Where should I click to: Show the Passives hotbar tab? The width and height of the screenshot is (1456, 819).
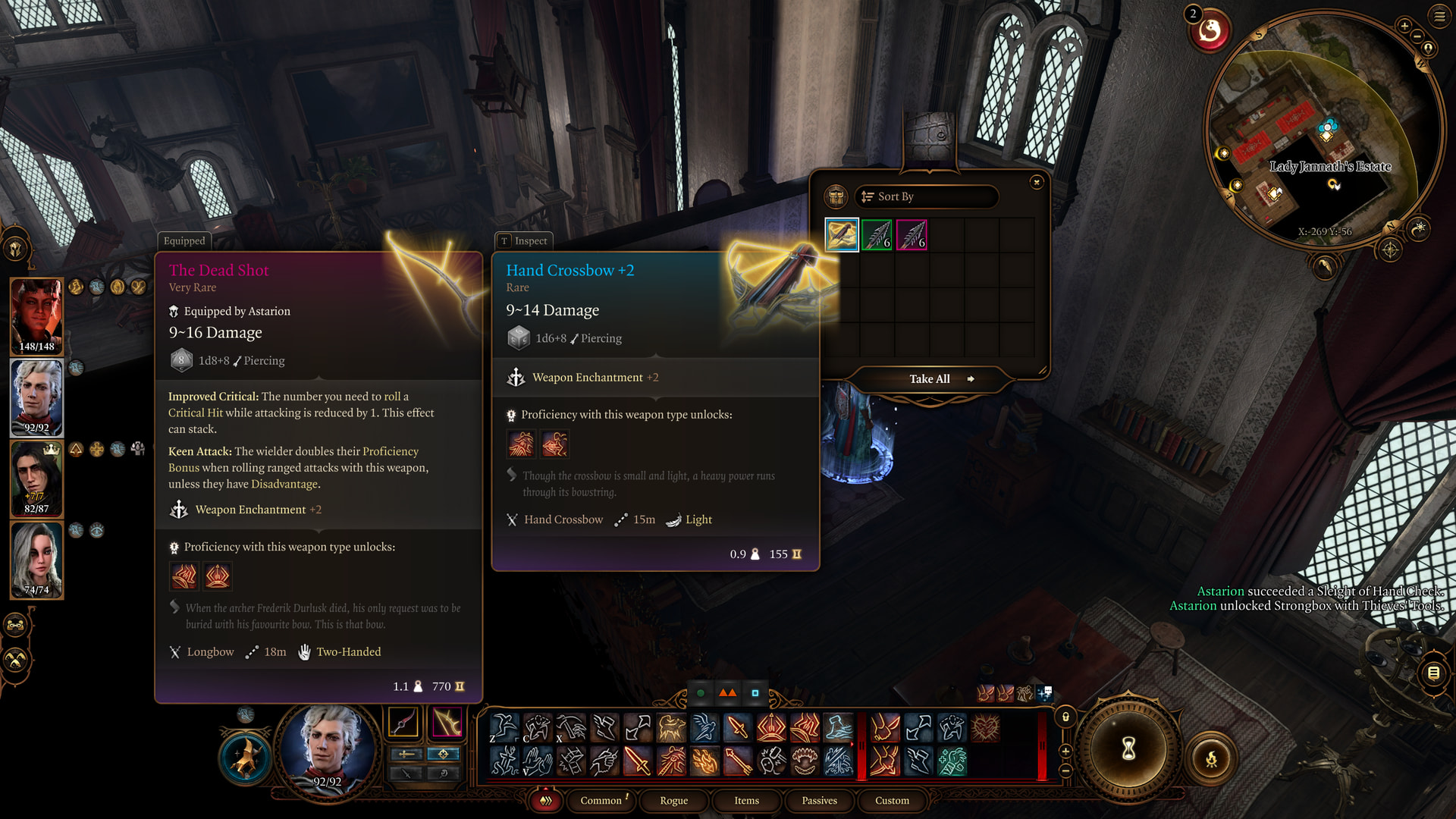tap(819, 801)
